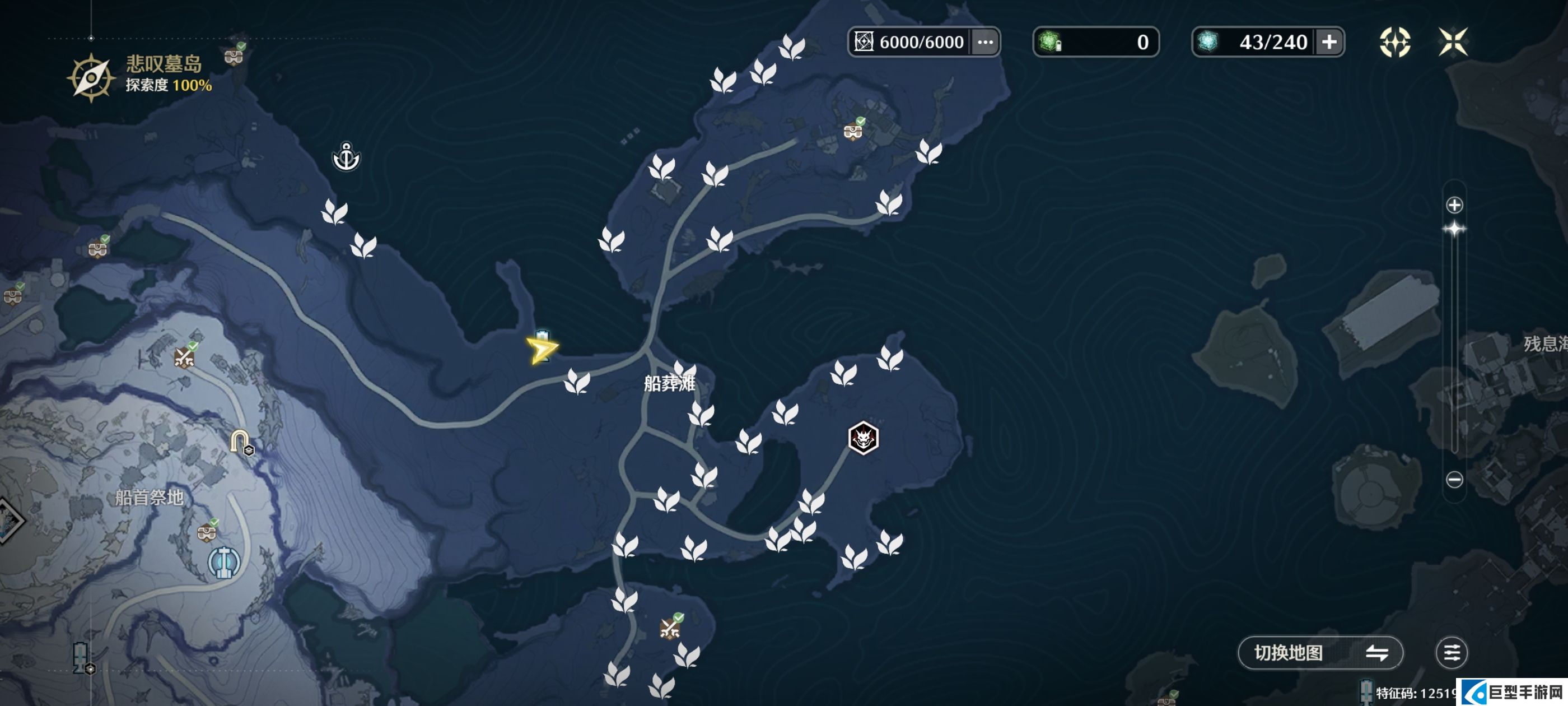This screenshot has height=706, width=1568.
Task: Click the compass icon beside 悲叹墓岛
Action: (91, 77)
